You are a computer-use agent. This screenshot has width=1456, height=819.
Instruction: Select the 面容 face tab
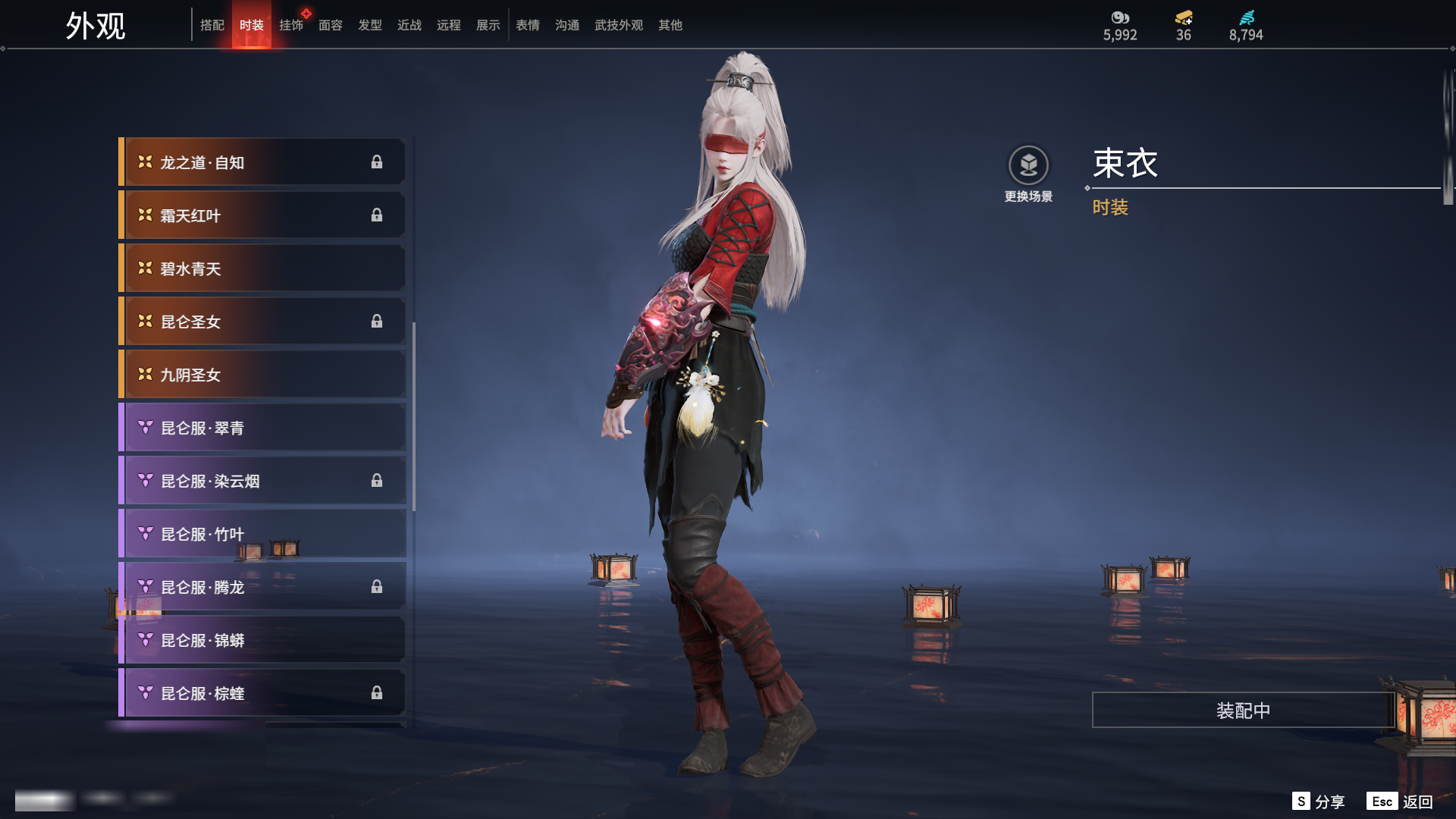(330, 25)
